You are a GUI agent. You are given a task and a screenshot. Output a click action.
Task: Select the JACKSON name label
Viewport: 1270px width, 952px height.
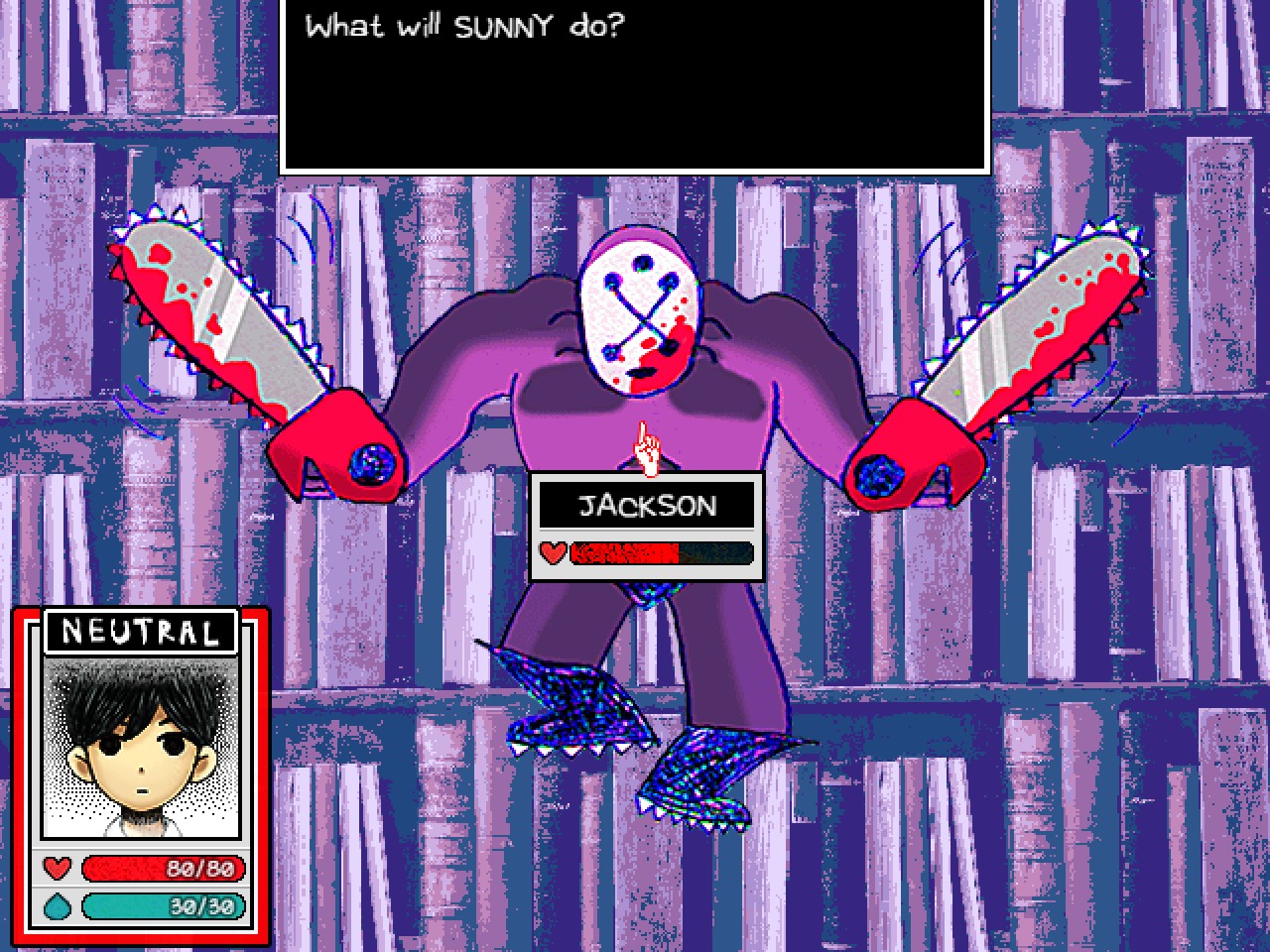coord(647,506)
